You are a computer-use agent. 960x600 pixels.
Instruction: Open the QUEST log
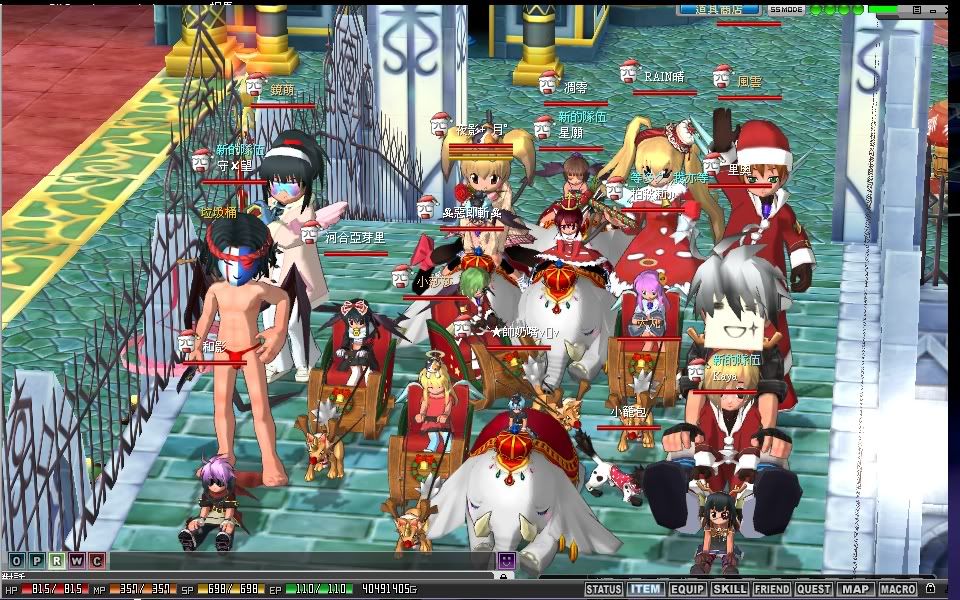coord(813,590)
